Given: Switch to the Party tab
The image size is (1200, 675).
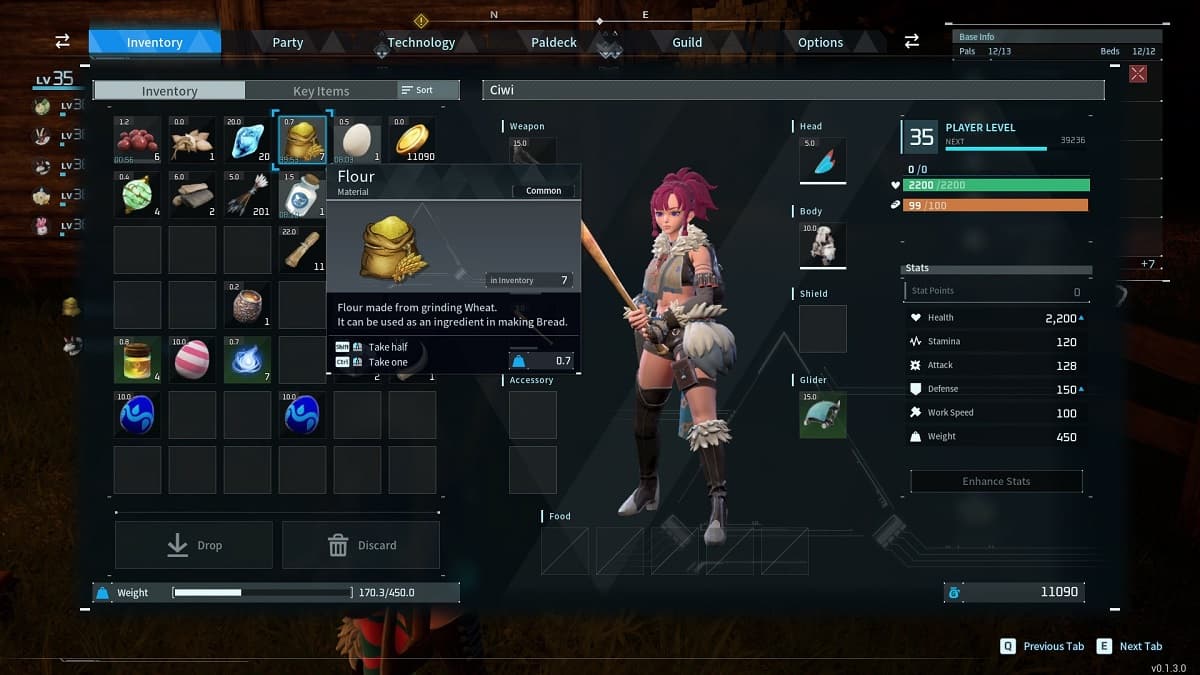Looking at the screenshot, I should [x=287, y=43].
